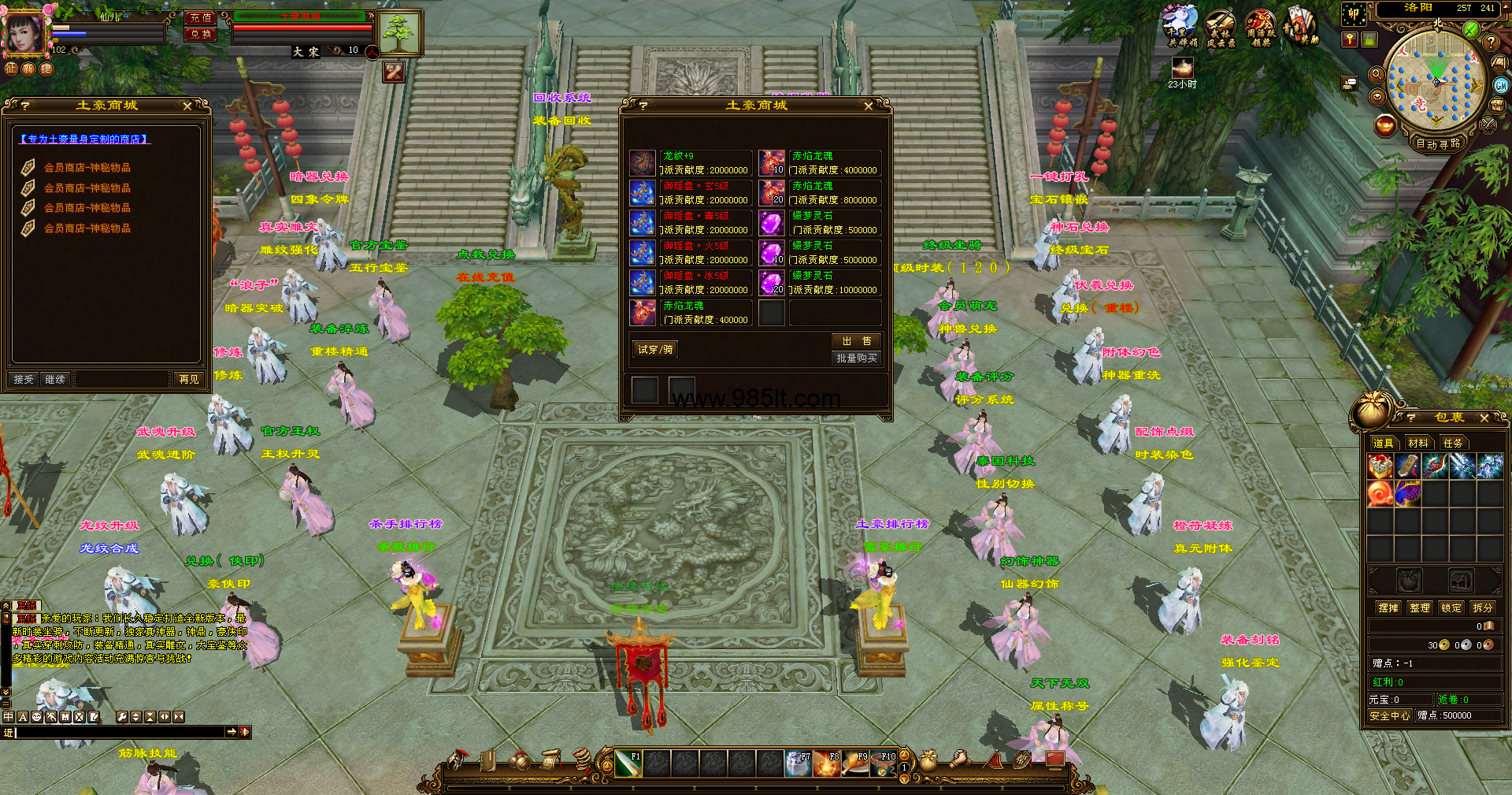Follow the 专为土豪量身定制的商店 link
The height and width of the screenshot is (795, 1512).
[x=85, y=139]
